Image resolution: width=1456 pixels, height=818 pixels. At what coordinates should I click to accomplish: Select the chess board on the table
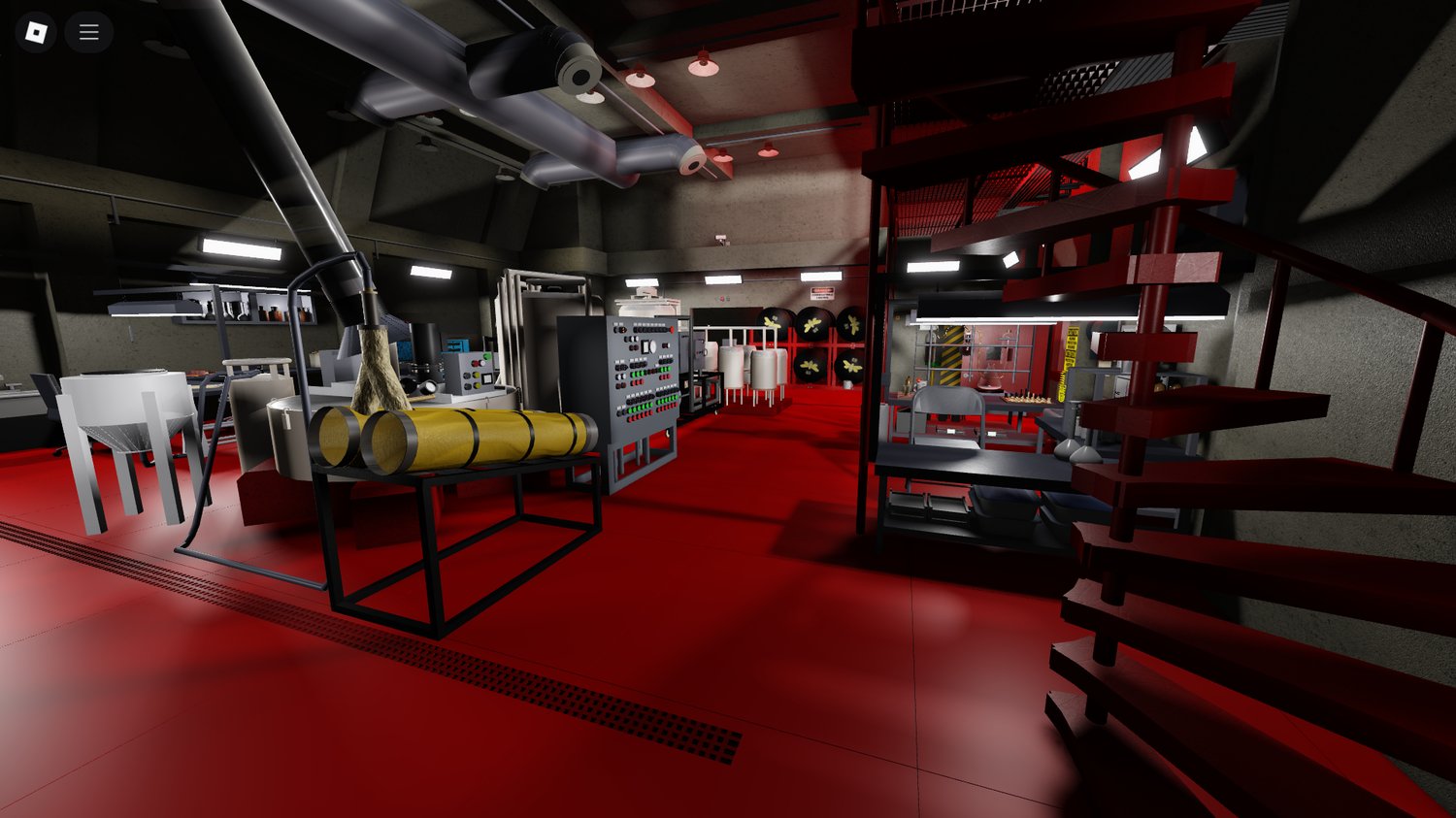pos(1029,400)
